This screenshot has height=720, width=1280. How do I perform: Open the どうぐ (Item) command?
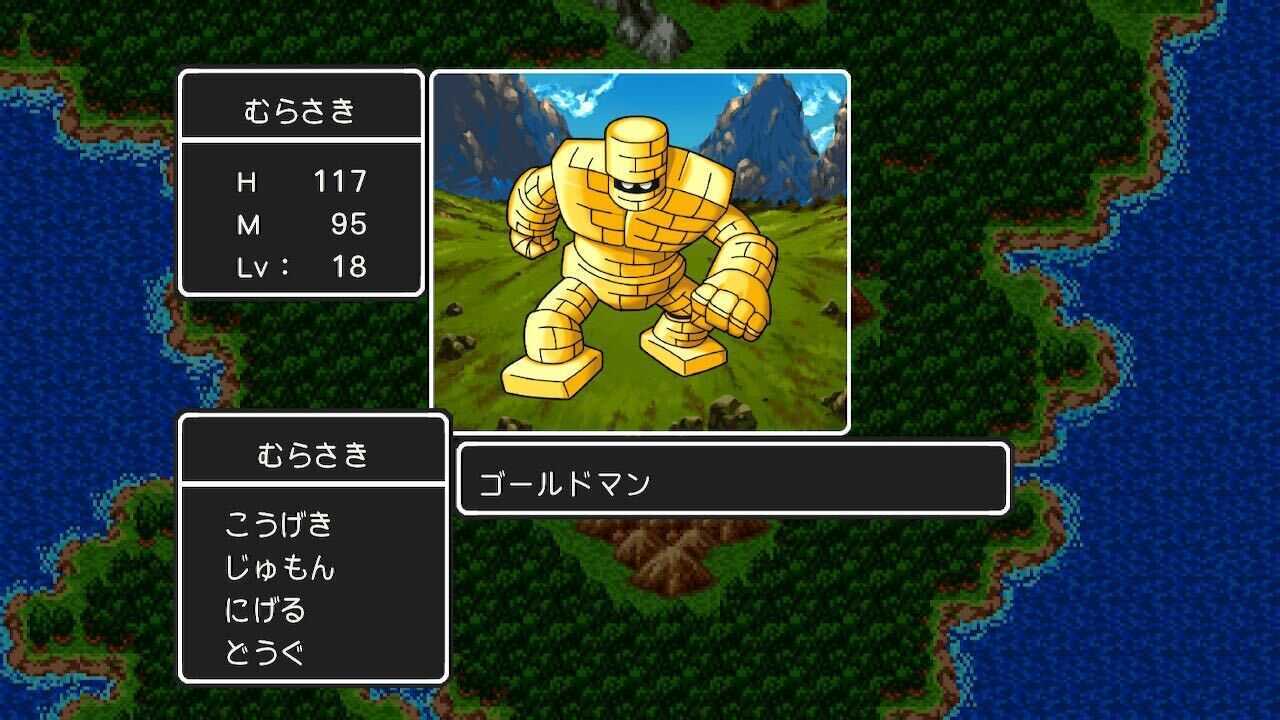click(265, 651)
